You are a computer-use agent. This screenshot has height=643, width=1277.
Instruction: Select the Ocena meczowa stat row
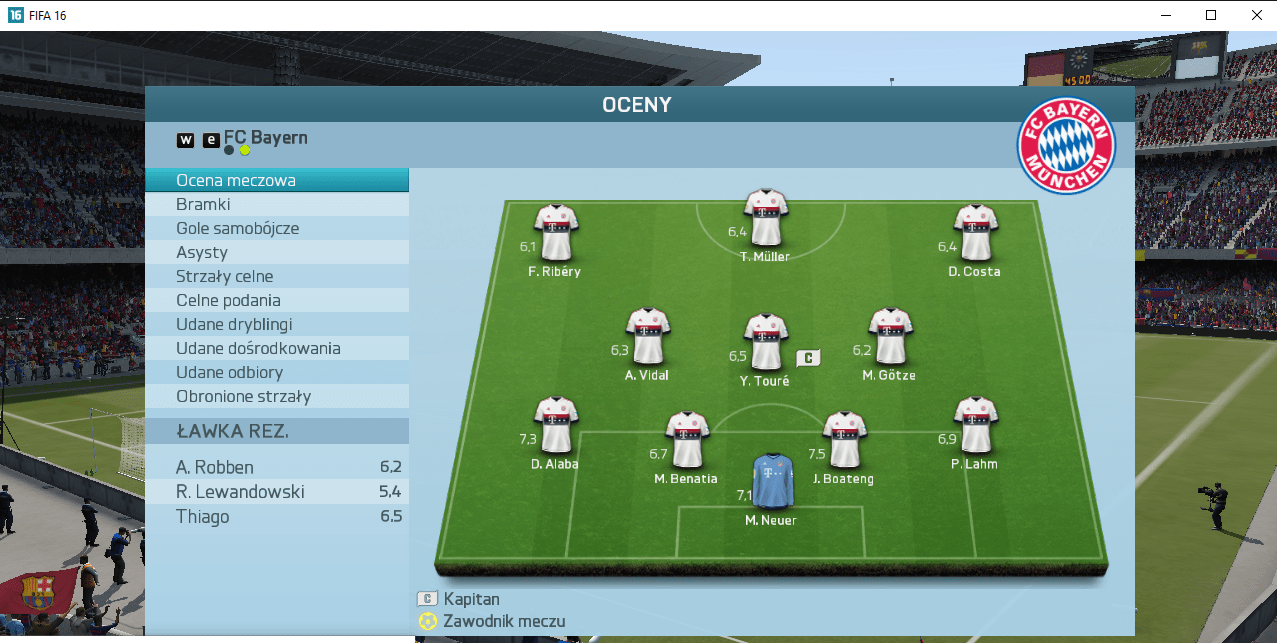click(277, 181)
